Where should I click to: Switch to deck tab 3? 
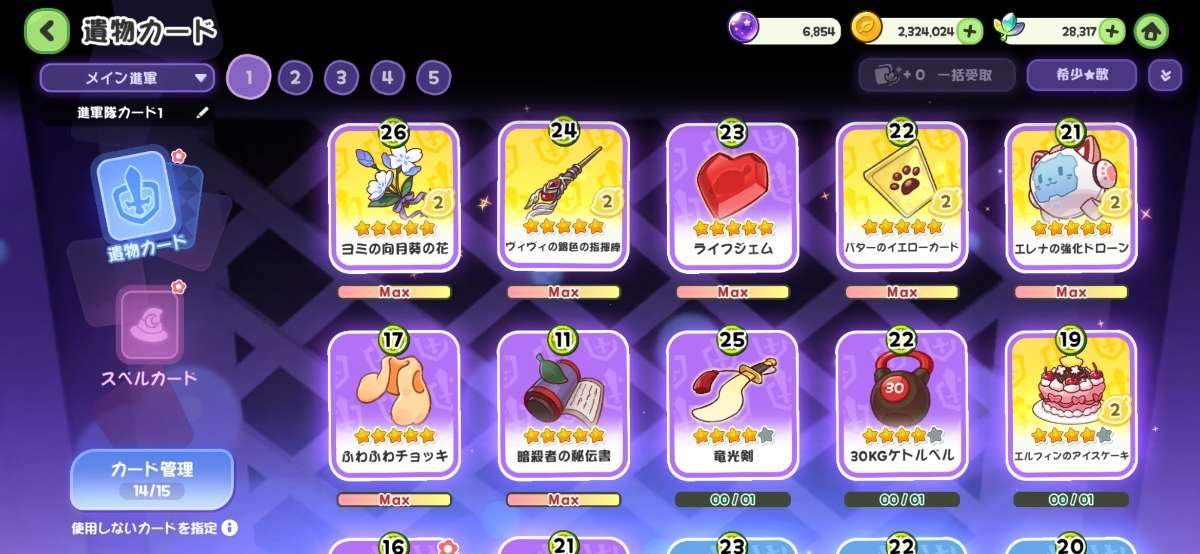coord(341,77)
